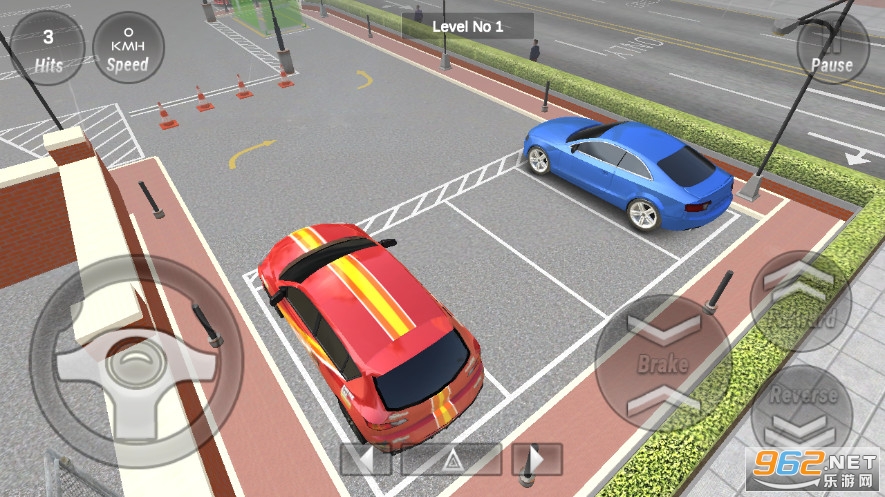Click the steering wheel control
Viewport: 885px width, 497px height.
coord(136,361)
